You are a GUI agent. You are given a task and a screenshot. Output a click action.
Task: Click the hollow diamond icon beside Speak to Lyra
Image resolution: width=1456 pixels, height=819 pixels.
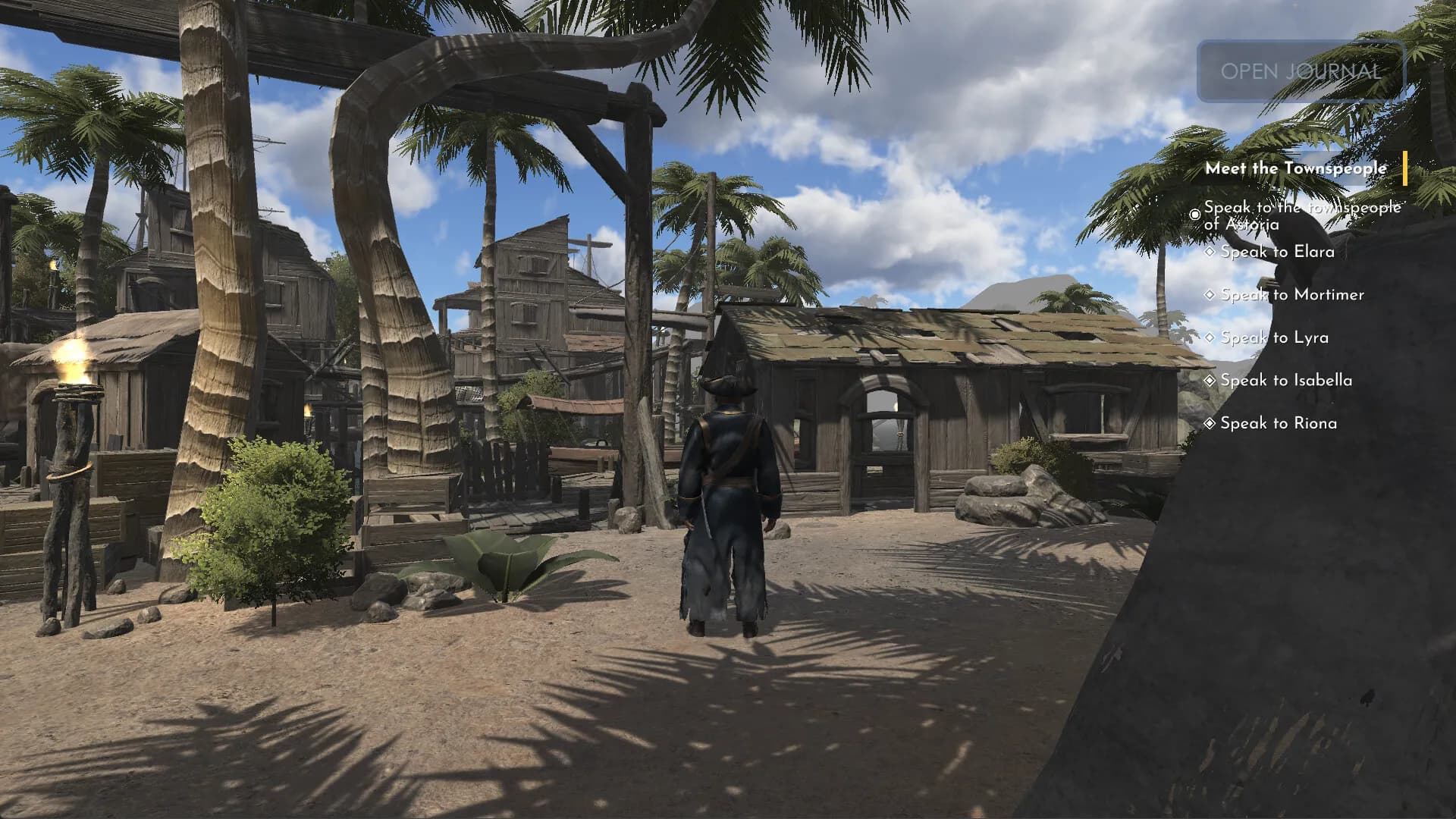tap(1210, 337)
